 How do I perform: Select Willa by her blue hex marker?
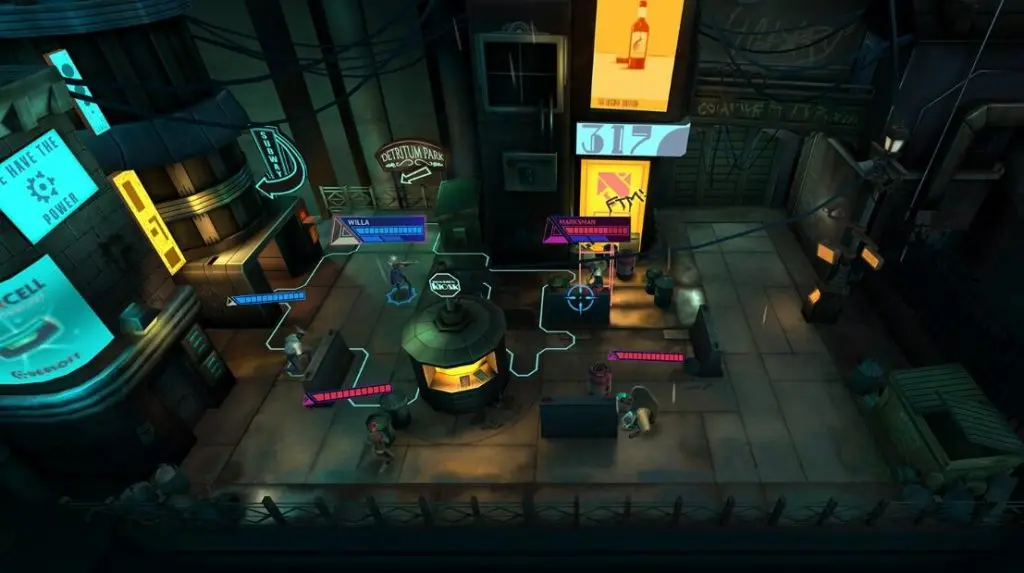click(401, 294)
